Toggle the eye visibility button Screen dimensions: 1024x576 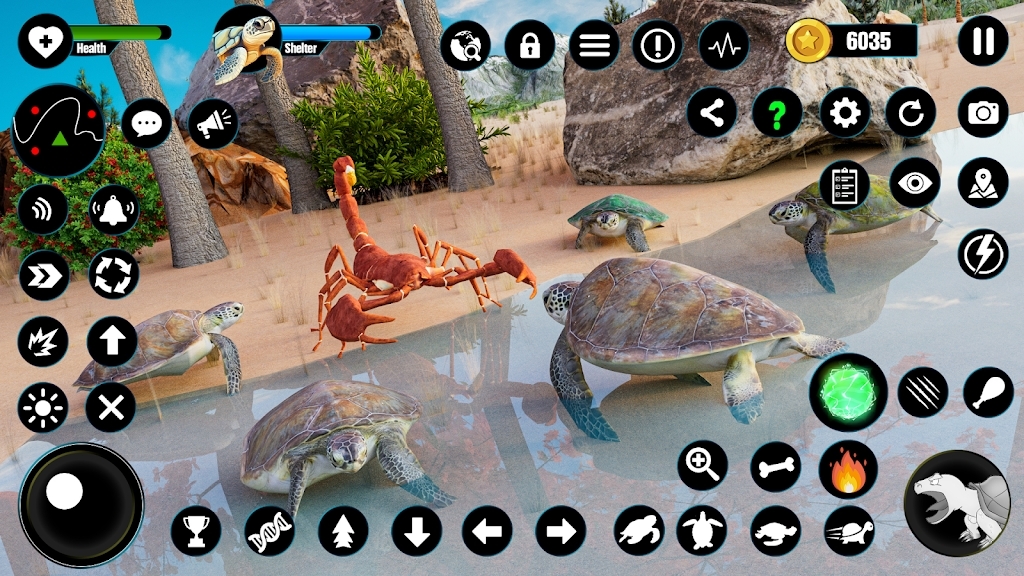(x=914, y=183)
